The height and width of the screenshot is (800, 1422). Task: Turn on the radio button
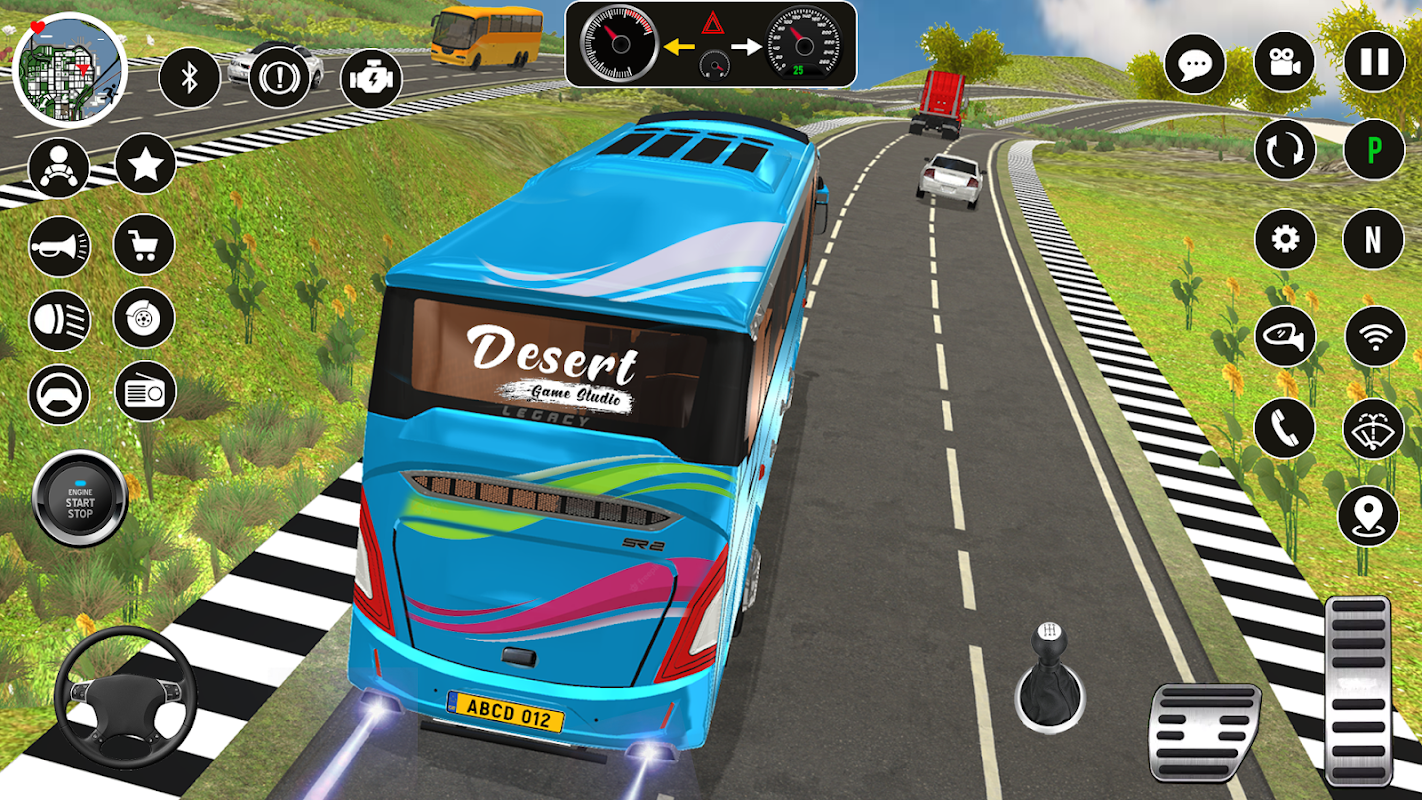pos(146,391)
